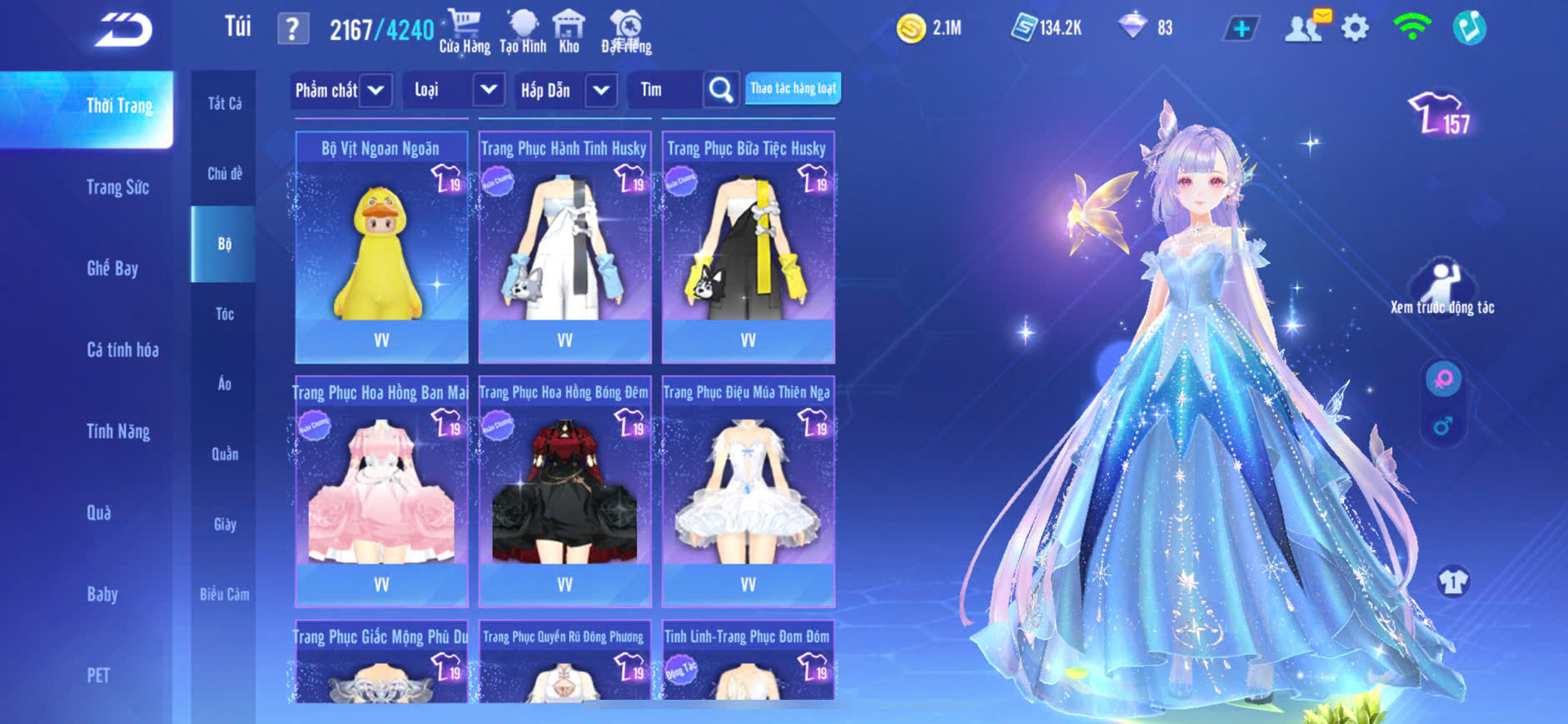Activate Thao tác hàng loạt button

point(793,88)
